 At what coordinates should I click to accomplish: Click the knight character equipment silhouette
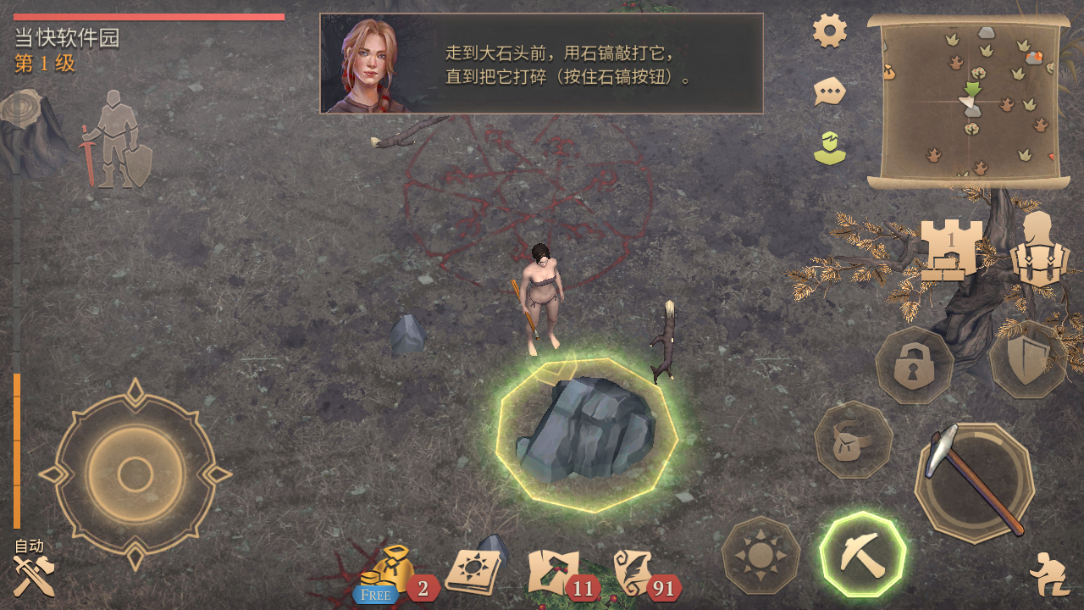[119, 139]
